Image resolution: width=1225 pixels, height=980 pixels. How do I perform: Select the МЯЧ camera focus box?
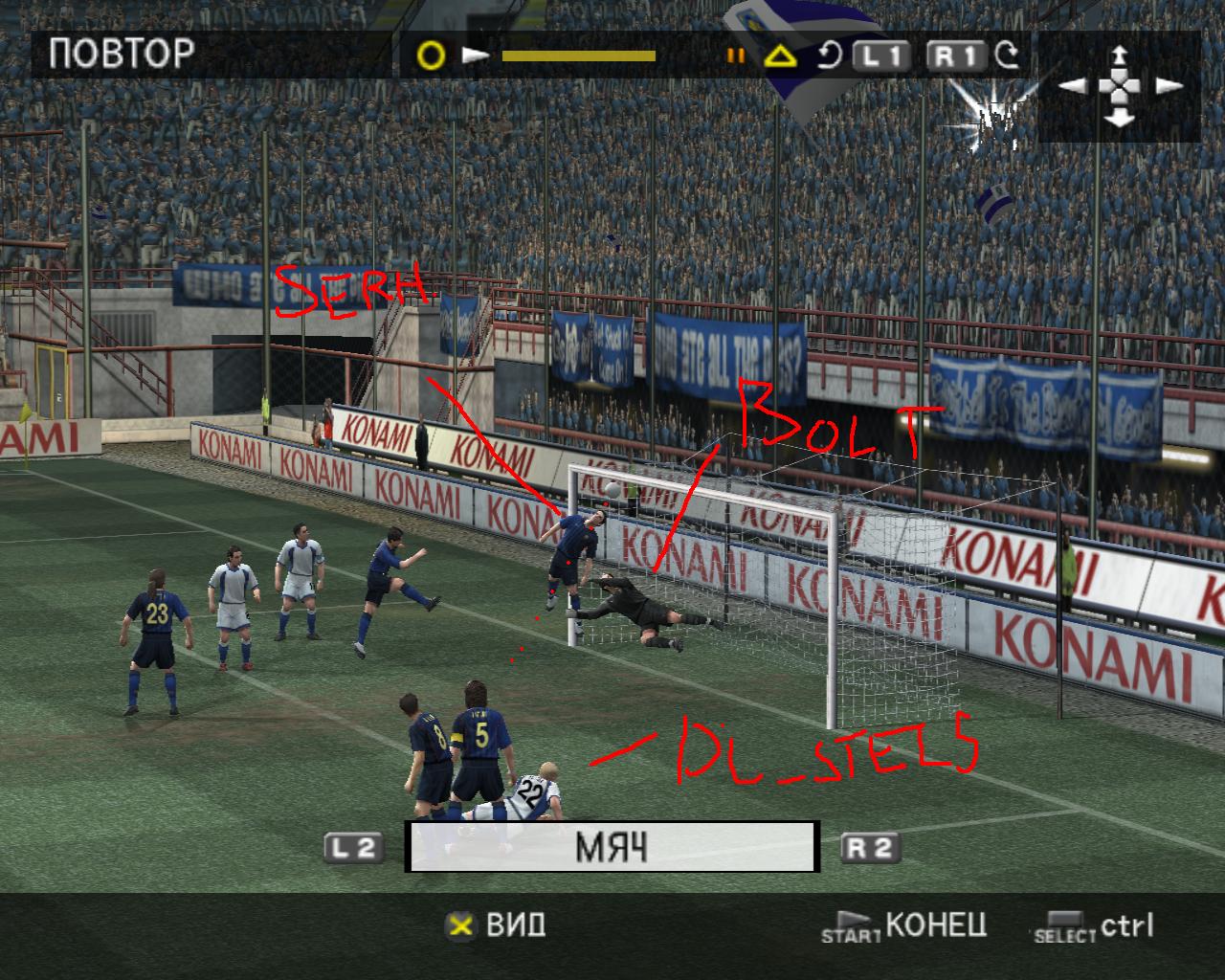612,847
